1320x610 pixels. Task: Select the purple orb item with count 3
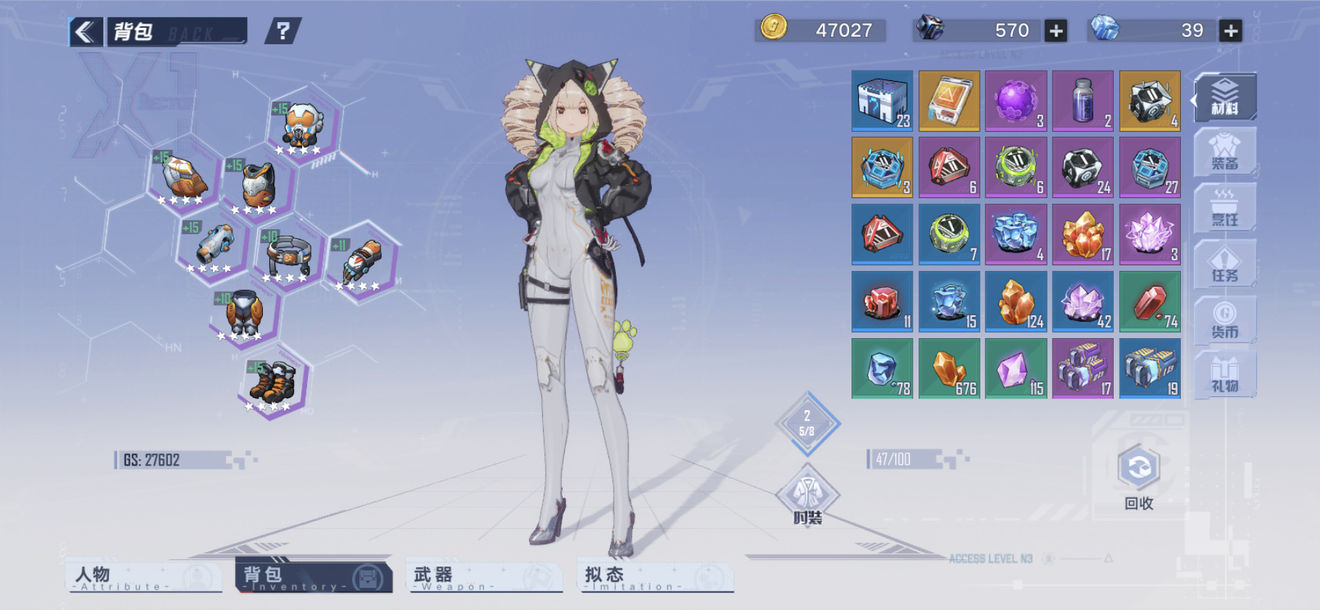pyautogui.click(x=1015, y=101)
